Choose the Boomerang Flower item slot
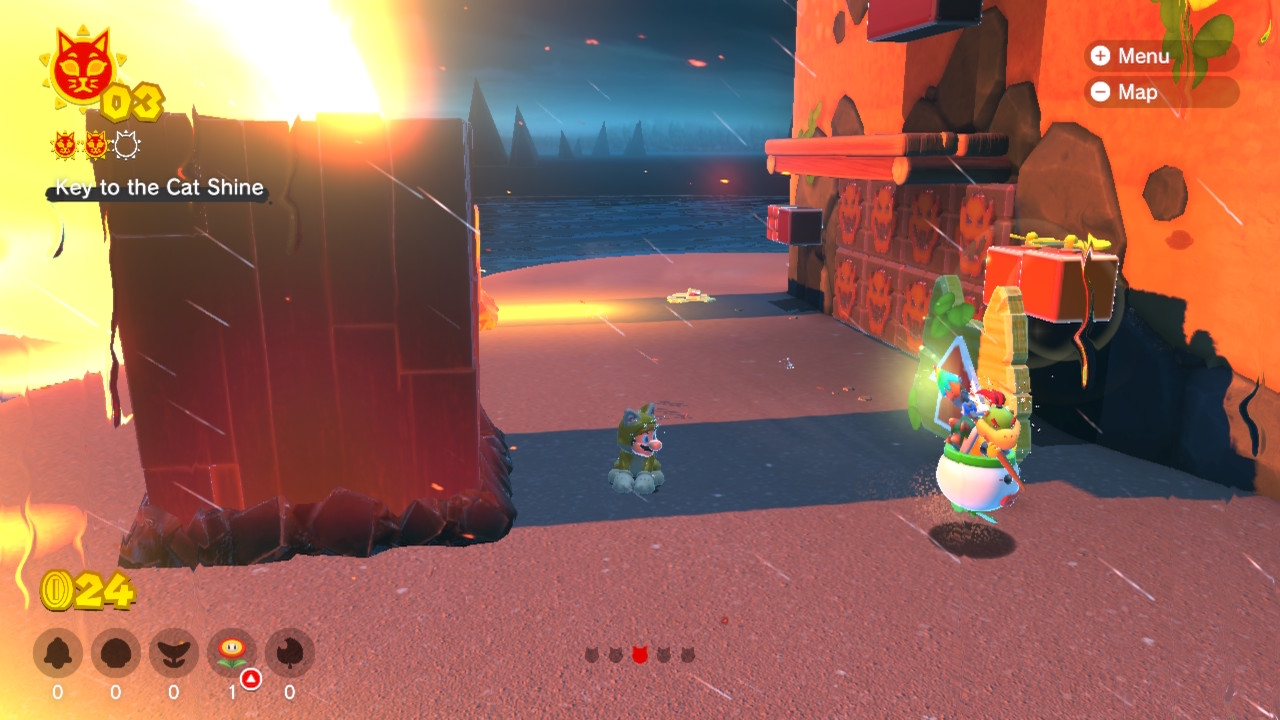The image size is (1280, 720). click(x=174, y=653)
